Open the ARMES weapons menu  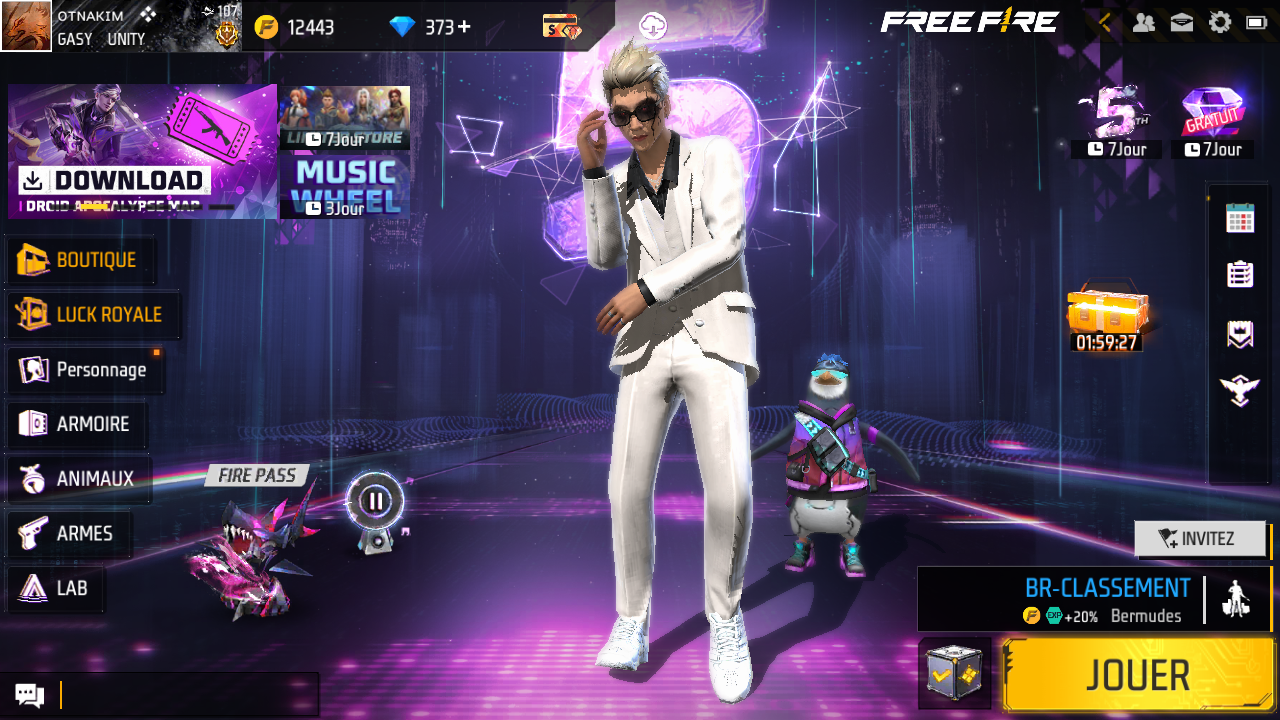pyautogui.click(x=70, y=534)
